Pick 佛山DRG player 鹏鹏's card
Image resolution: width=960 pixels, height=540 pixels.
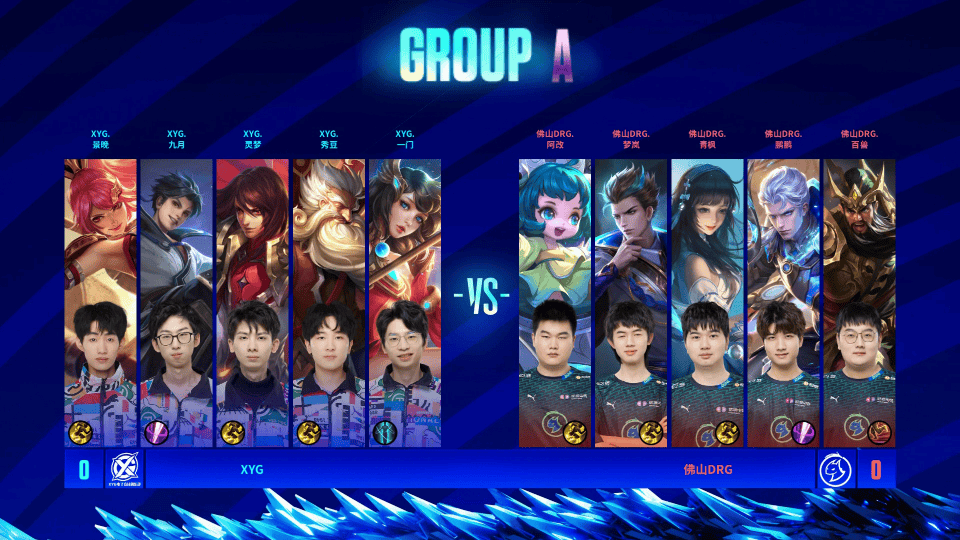[x=783, y=300]
